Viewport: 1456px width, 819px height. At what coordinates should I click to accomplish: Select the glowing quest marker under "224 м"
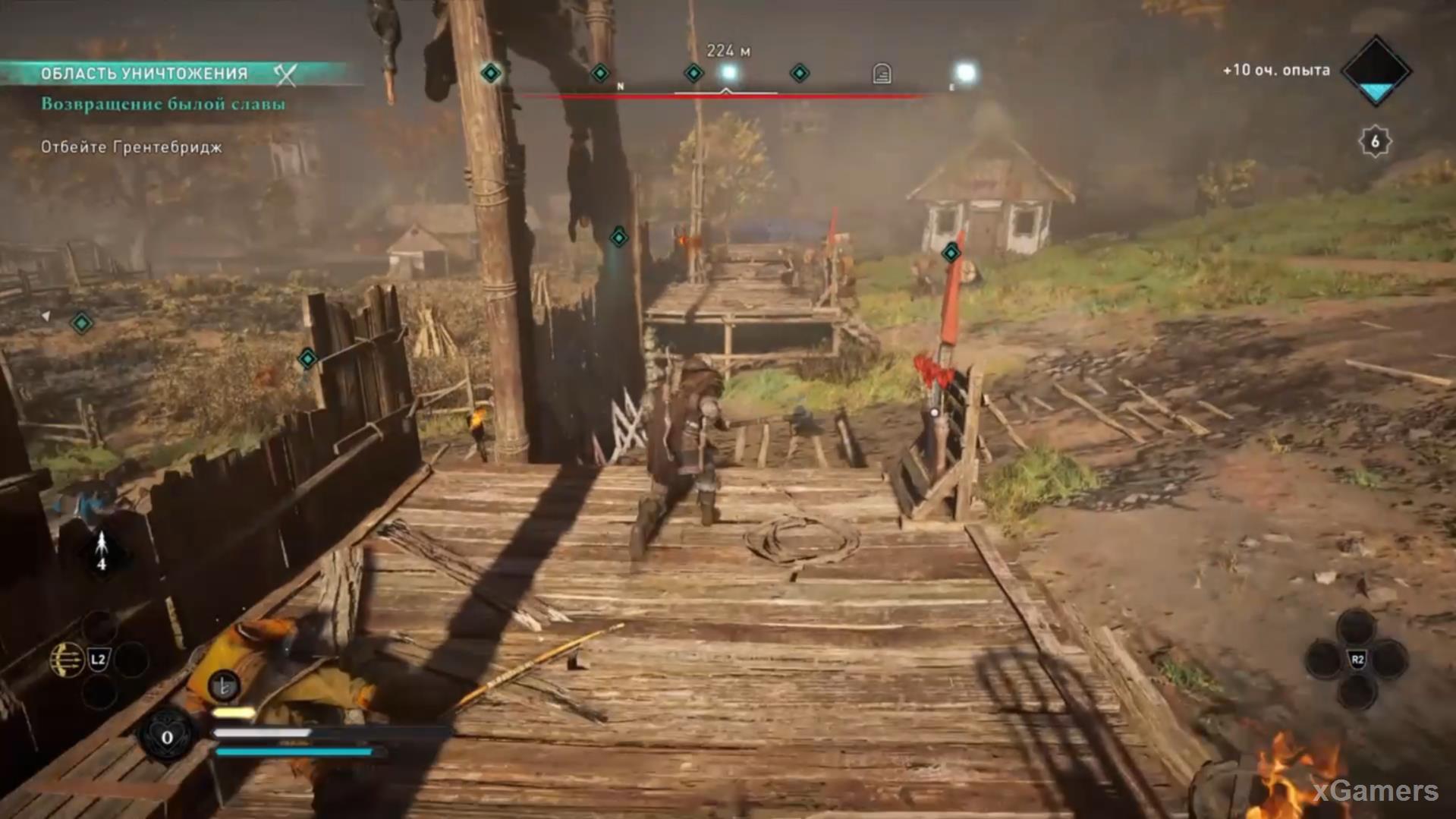coord(729,73)
